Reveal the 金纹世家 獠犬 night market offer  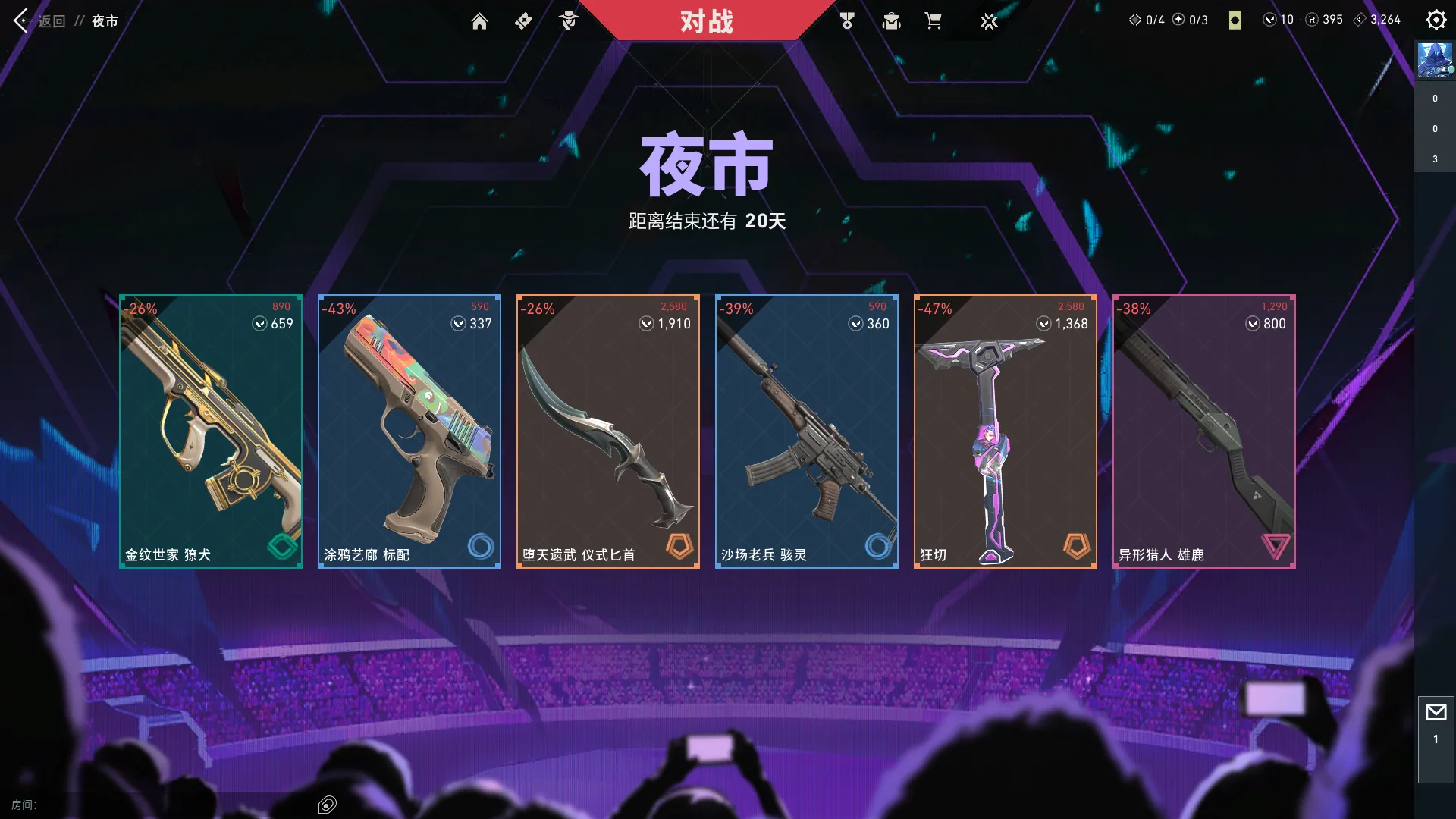click(211, 430)
